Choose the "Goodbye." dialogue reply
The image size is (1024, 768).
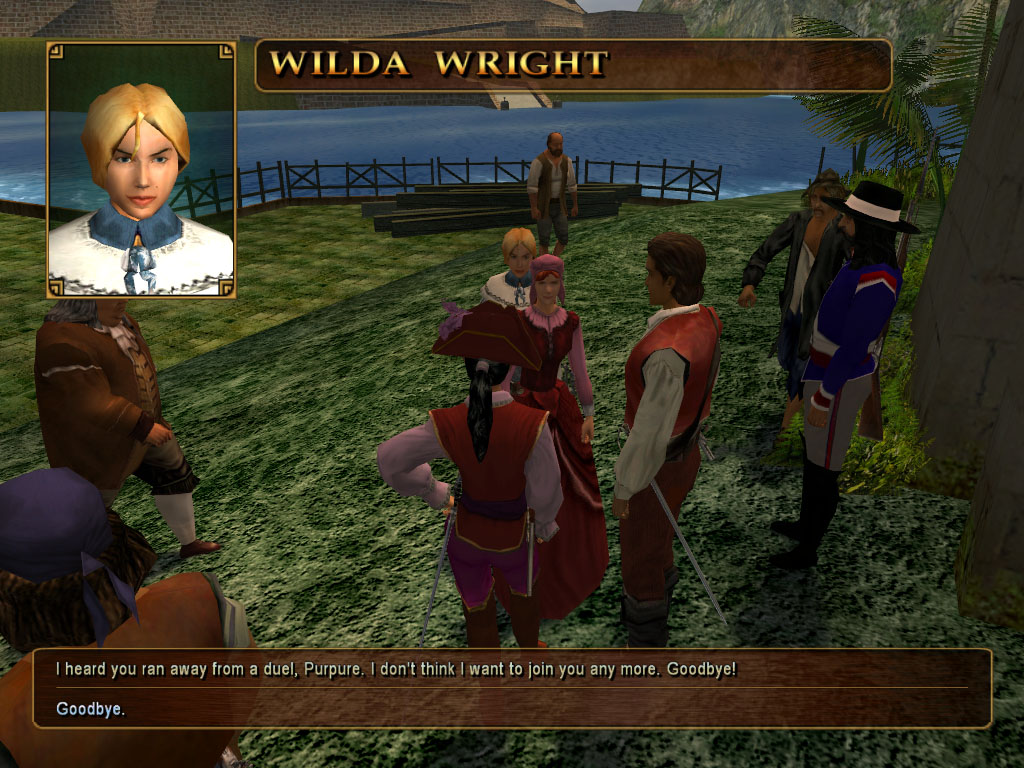[x=90, y=709]
